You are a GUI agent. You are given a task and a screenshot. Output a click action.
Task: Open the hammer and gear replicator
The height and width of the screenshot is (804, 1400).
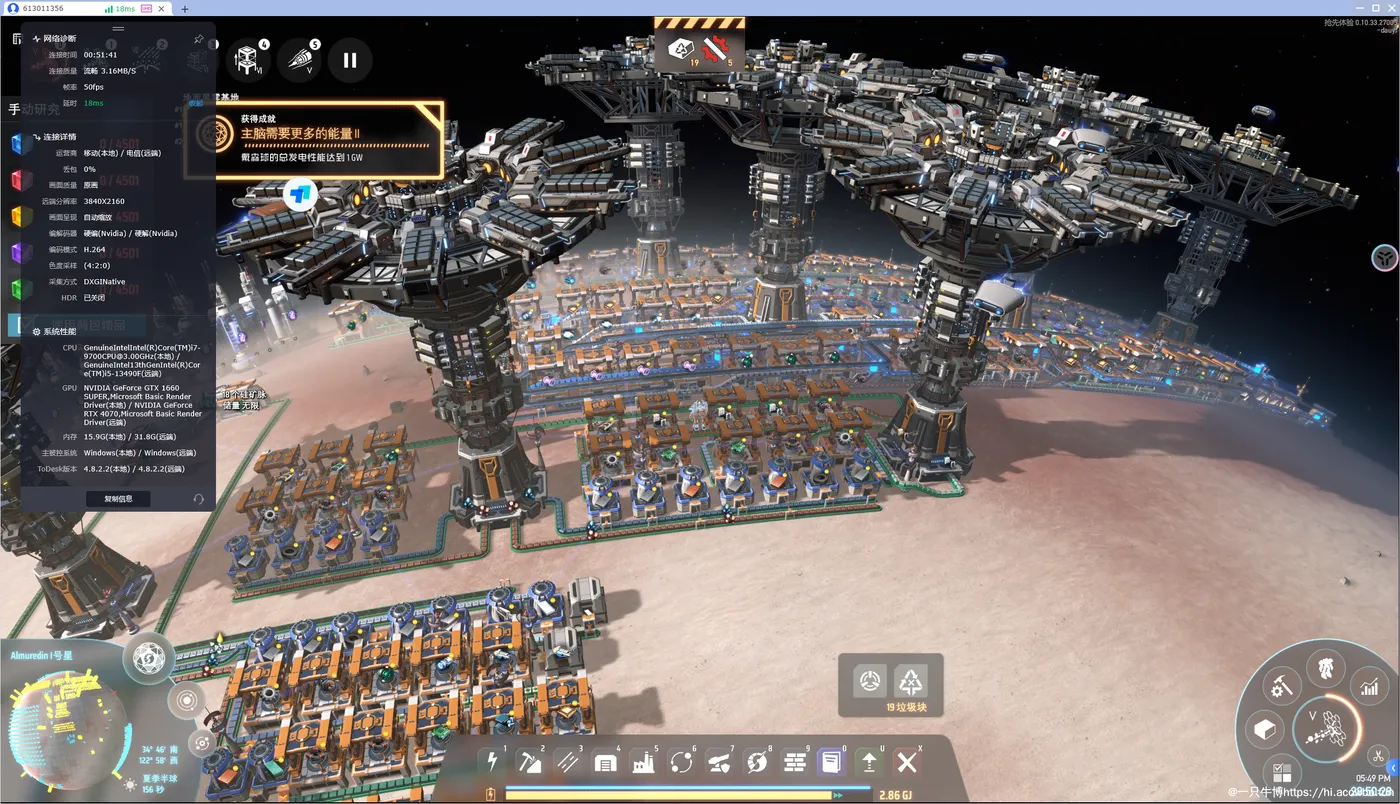(x=1281, y=686)
